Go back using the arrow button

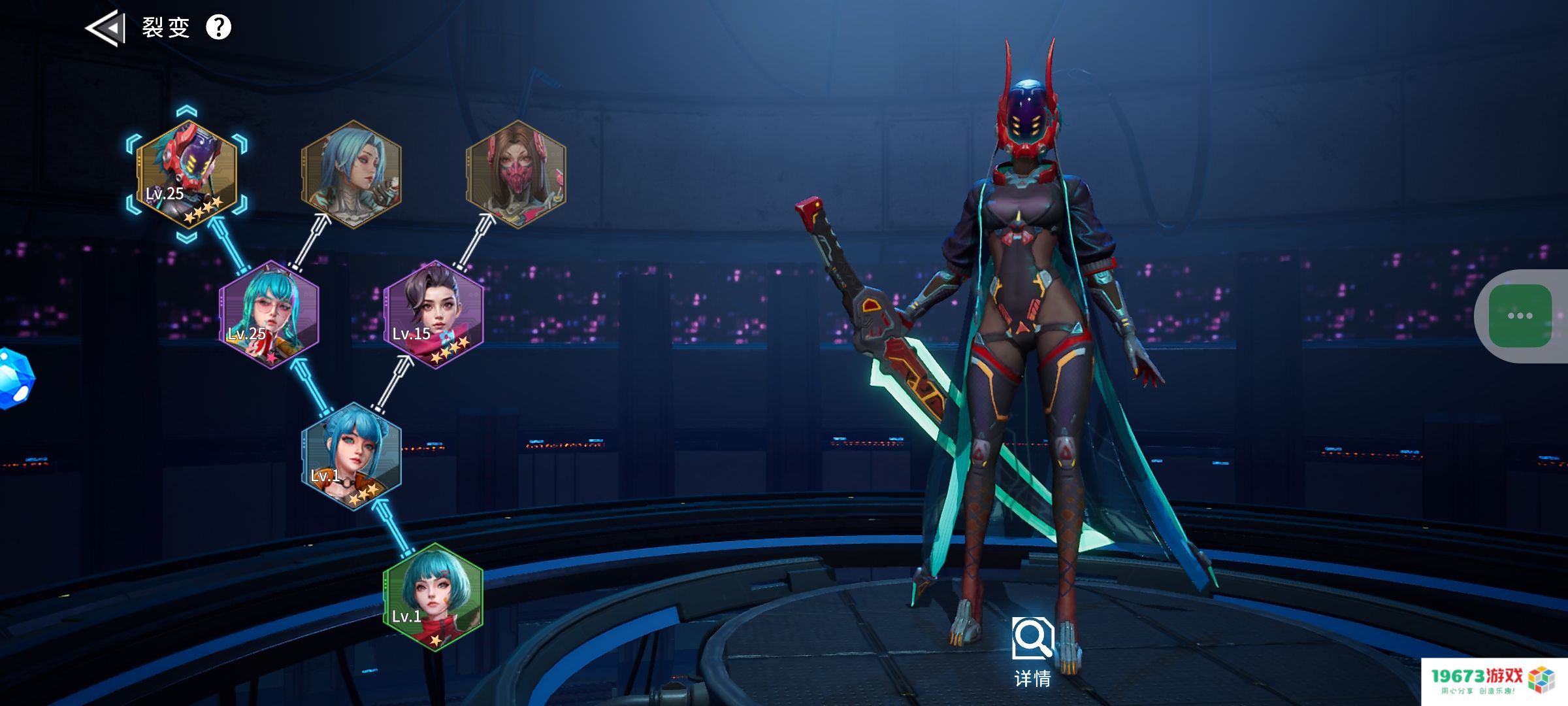click(105, 28)
